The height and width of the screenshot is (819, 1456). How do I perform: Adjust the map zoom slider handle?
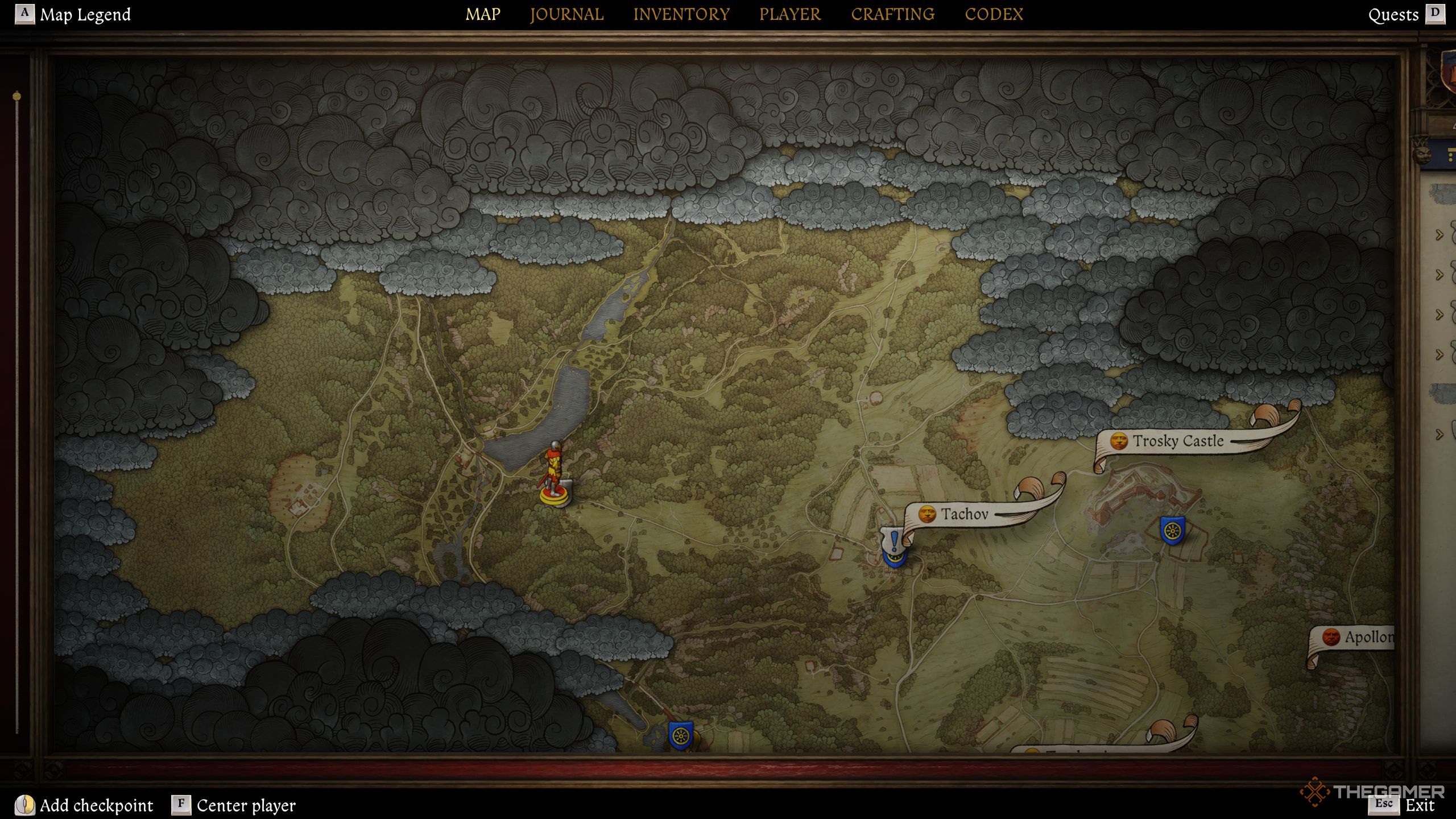pos(17,96)
